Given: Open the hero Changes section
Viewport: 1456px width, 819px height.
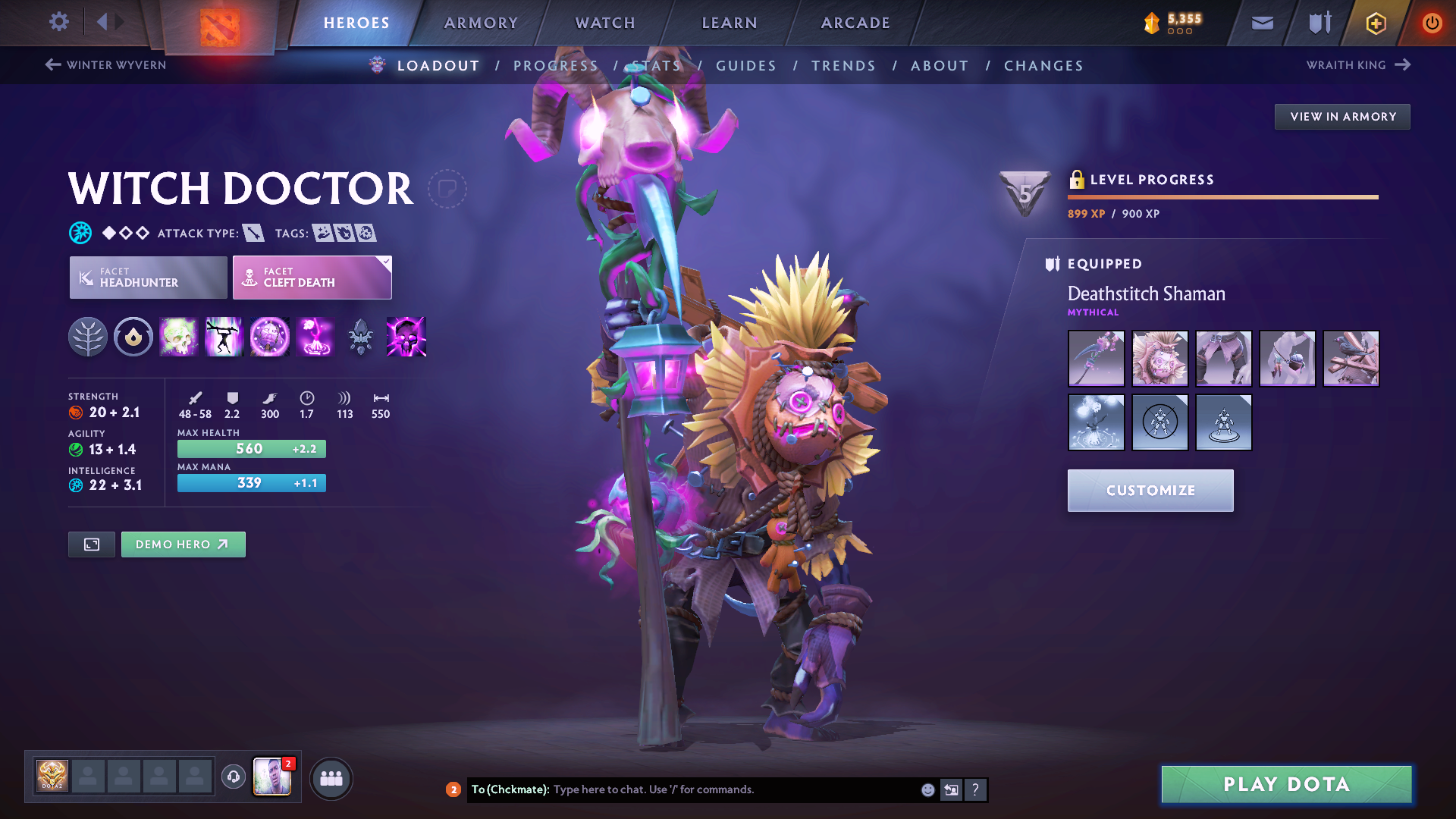Looking at the screenshot, I should tap(1043, 66).
